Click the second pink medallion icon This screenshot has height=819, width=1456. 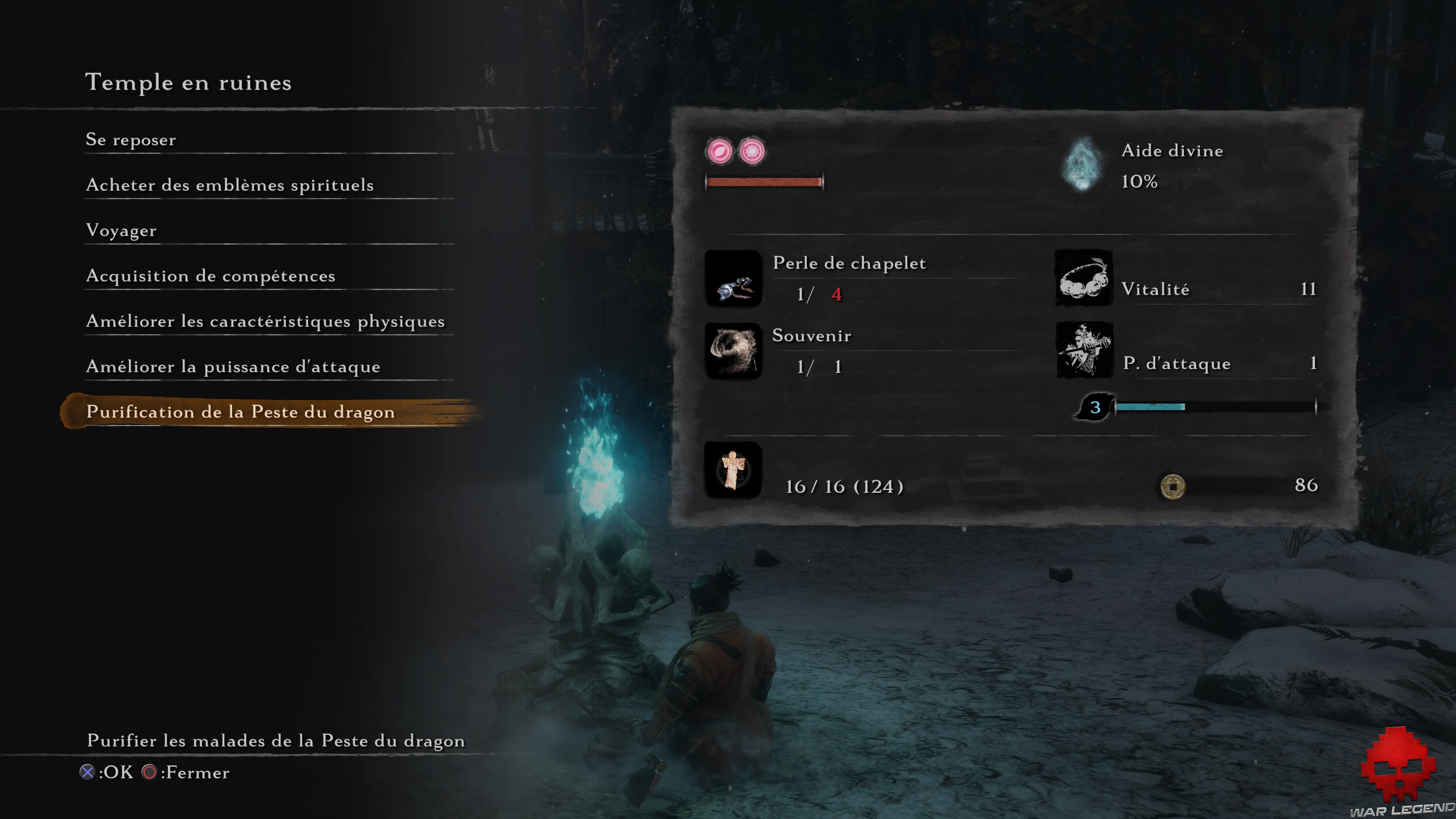752,152
